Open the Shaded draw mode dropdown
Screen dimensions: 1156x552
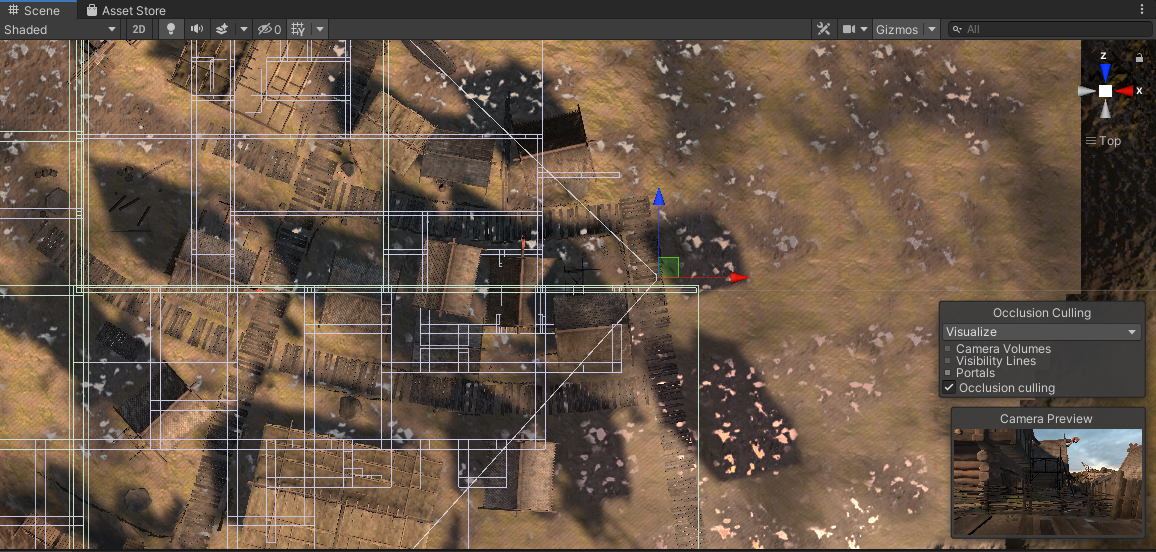tap(60, 29)
